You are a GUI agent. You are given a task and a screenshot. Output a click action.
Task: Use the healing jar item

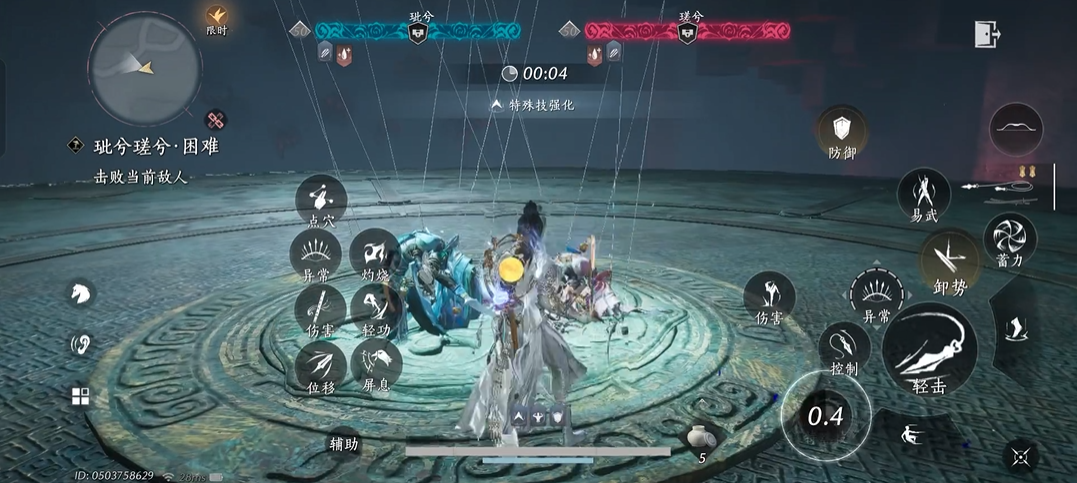click(701, 440)
